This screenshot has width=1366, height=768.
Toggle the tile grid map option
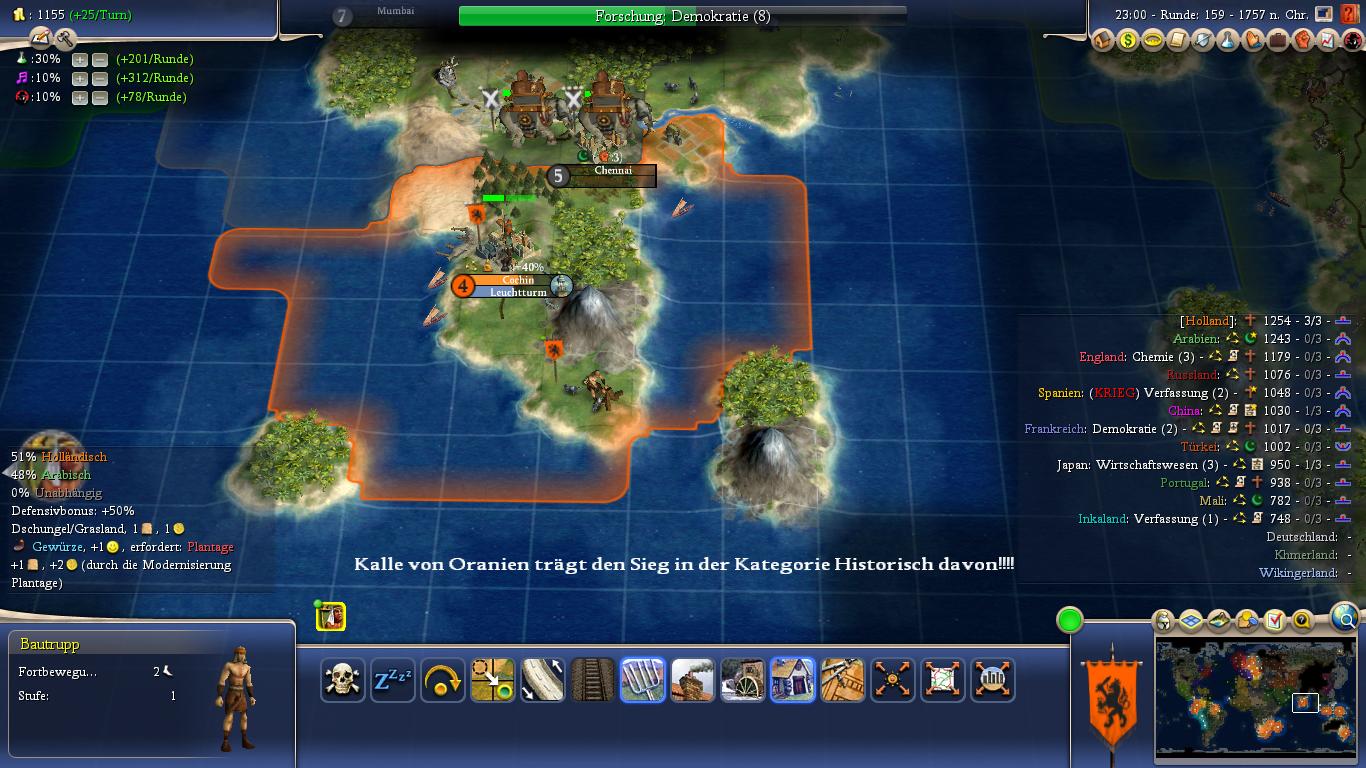click(x=1190, y=621)
